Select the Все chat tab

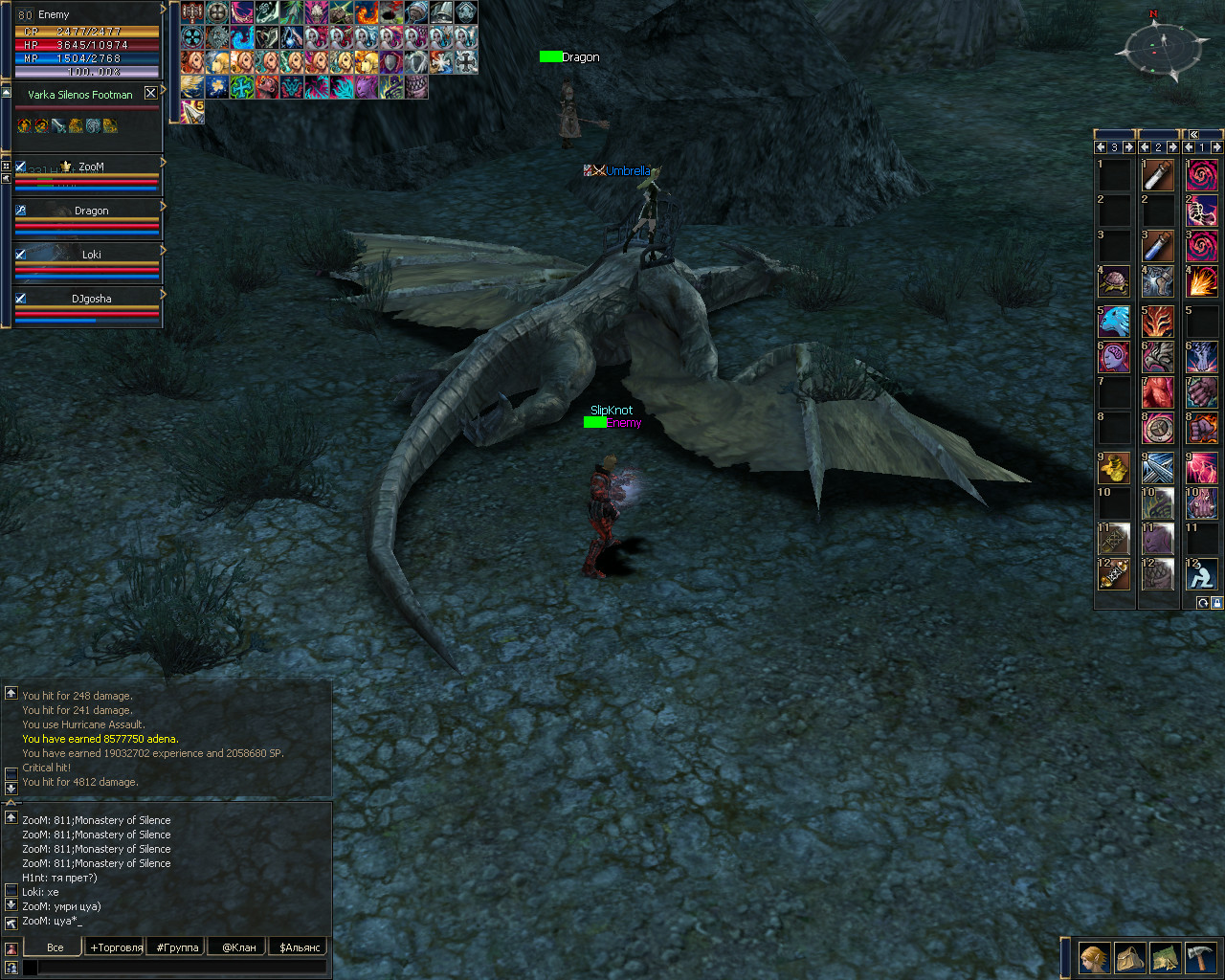pyautogui.click(x=55, y=947)
